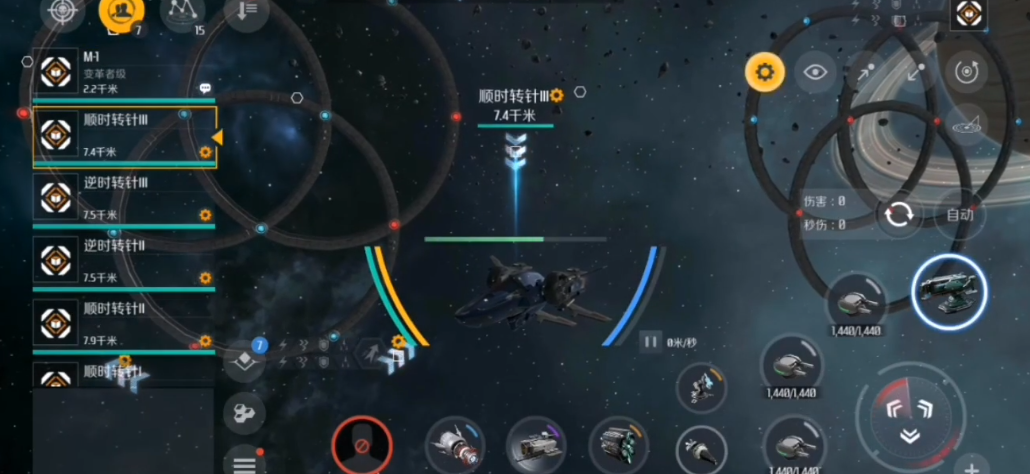Open the hamburger menu button
The width and height of the screenshot is (1030, 474).
click(243, 461)
